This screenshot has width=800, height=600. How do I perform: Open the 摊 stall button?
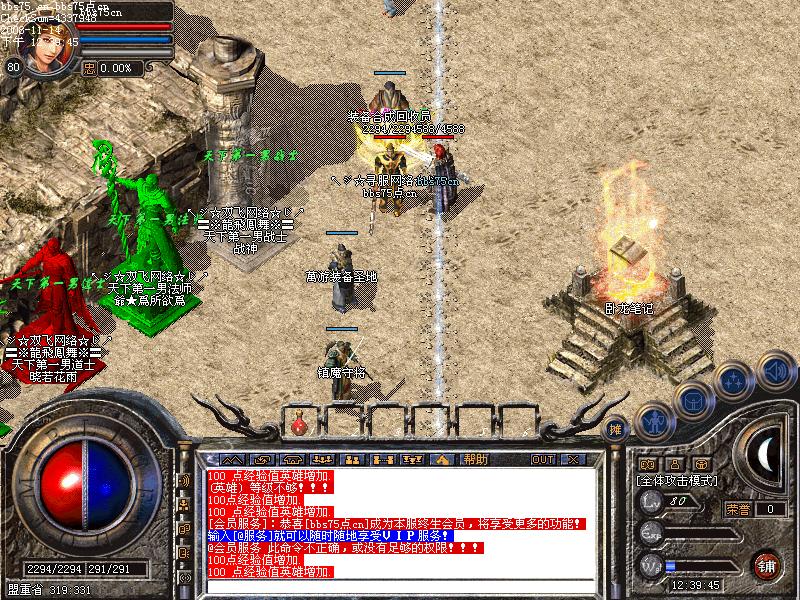616,428
